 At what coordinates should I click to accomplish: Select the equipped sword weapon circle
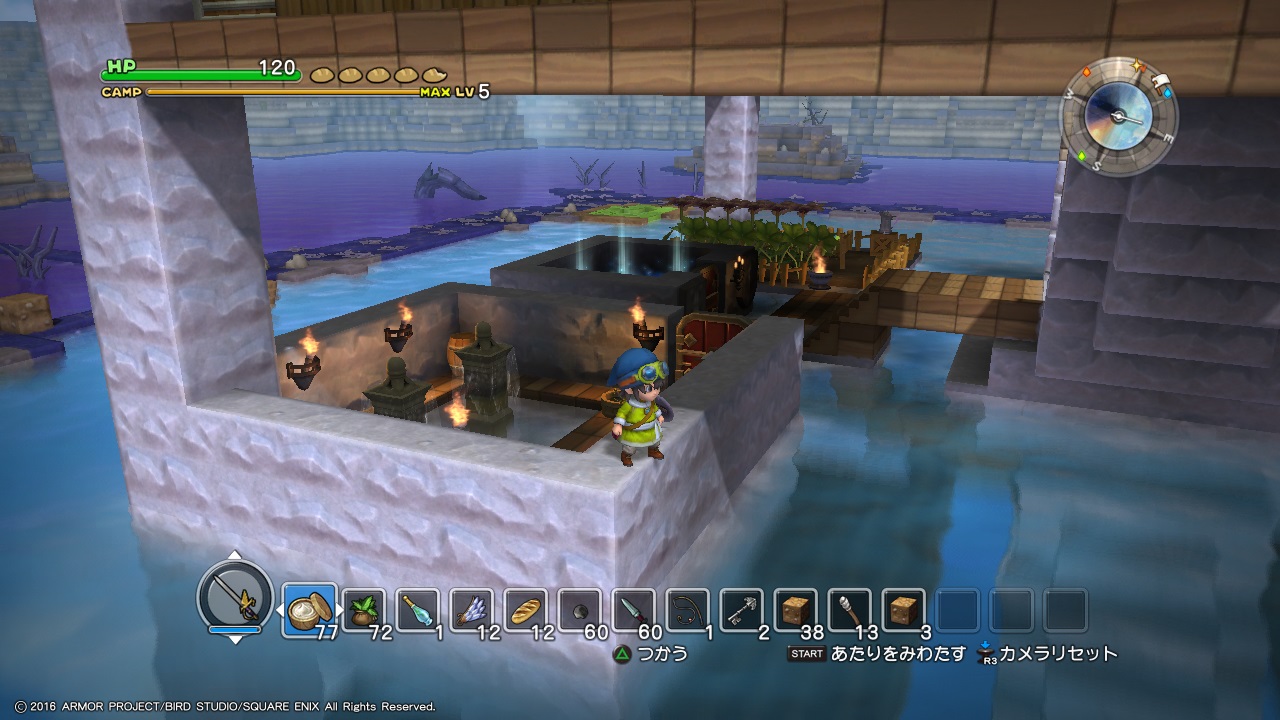[235, 596]
